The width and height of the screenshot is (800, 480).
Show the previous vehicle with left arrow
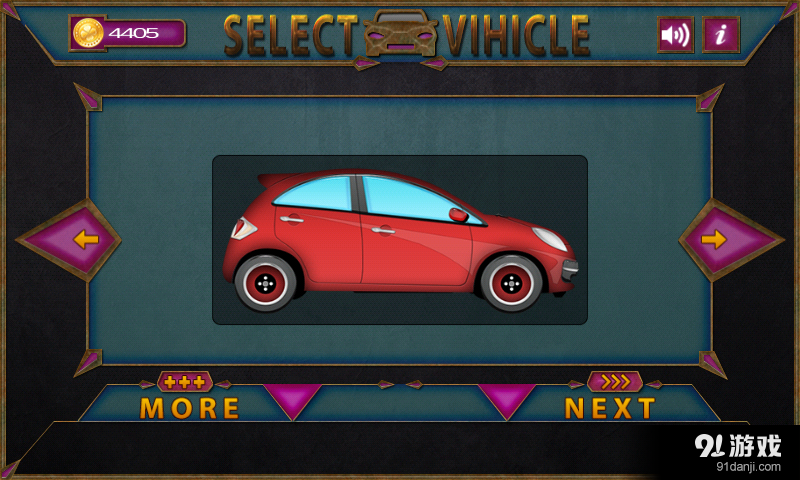point(86,239)
